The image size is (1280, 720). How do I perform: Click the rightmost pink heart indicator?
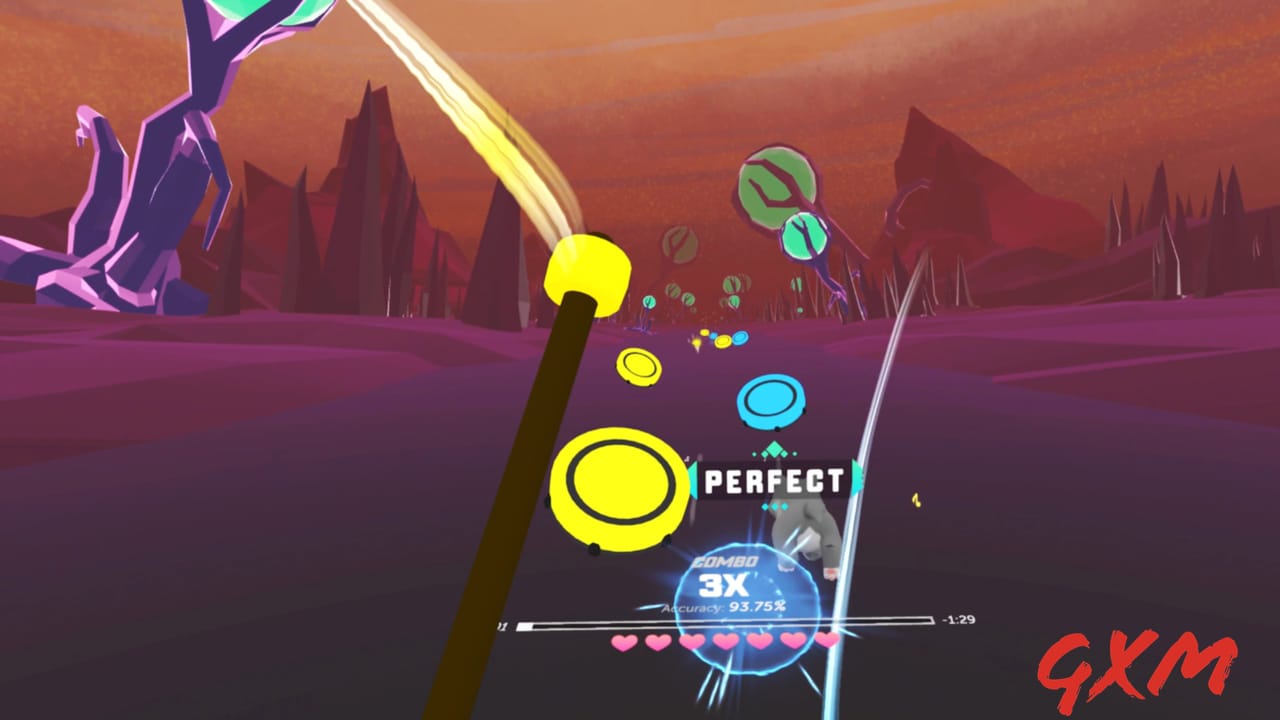829,640
